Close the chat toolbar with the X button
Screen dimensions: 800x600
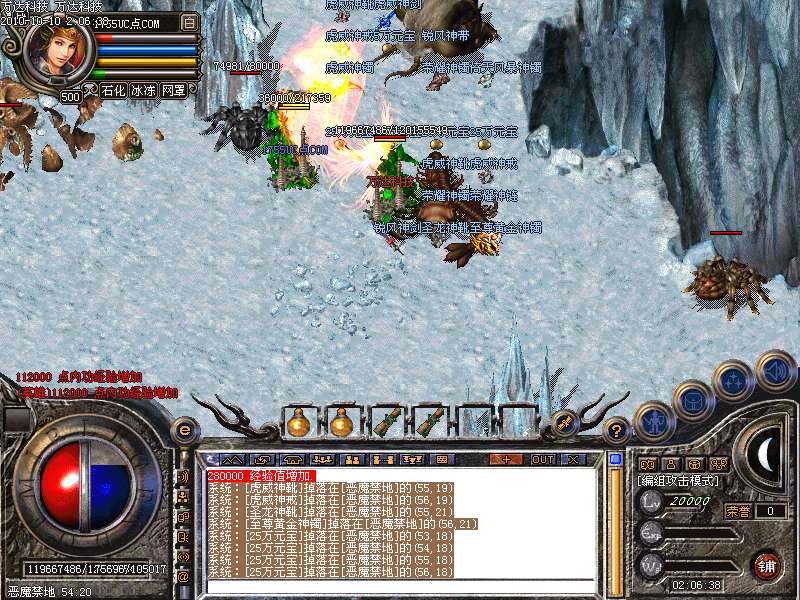[573, 459]
